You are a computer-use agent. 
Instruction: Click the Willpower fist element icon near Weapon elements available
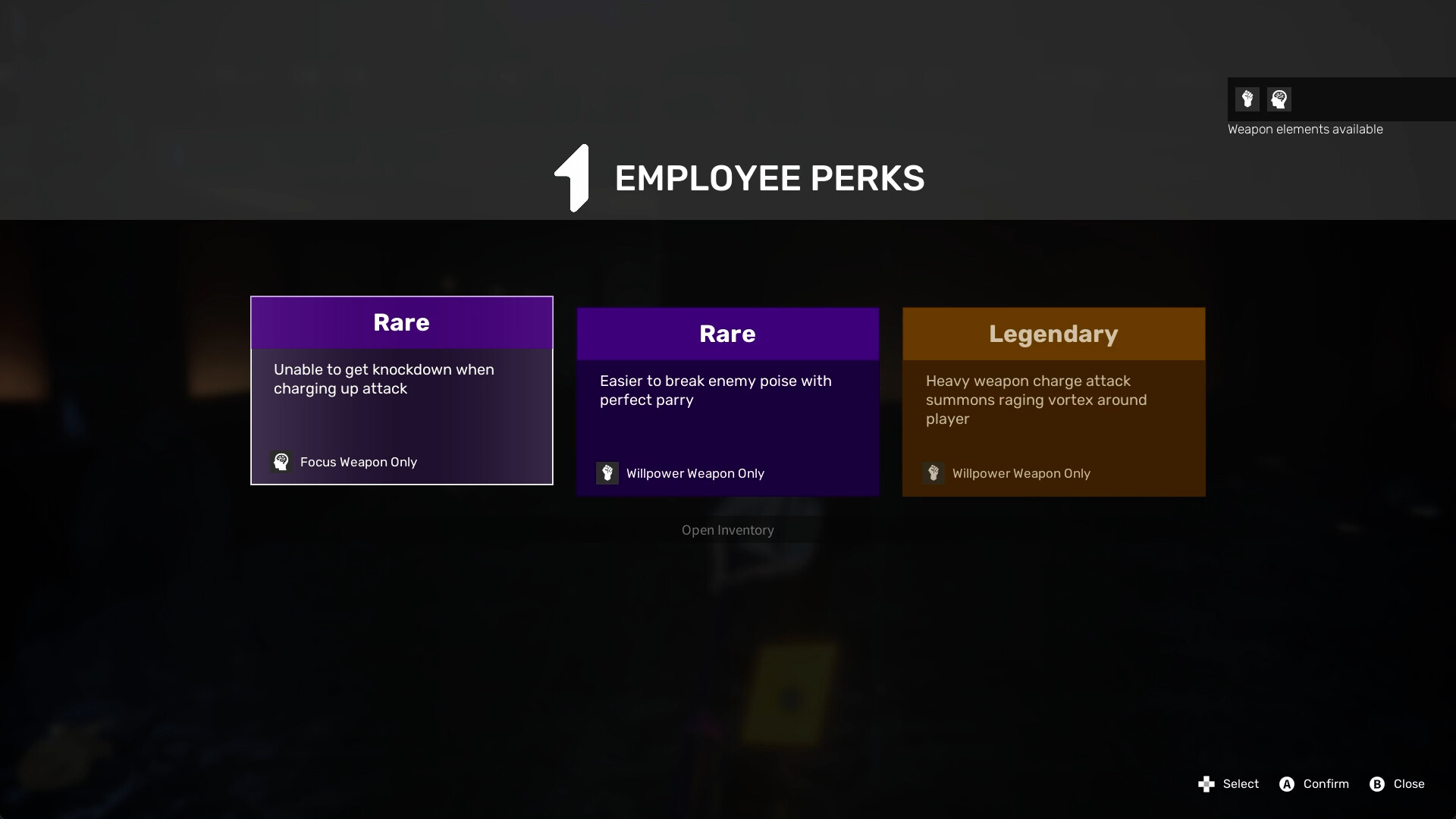point(1248,99)
